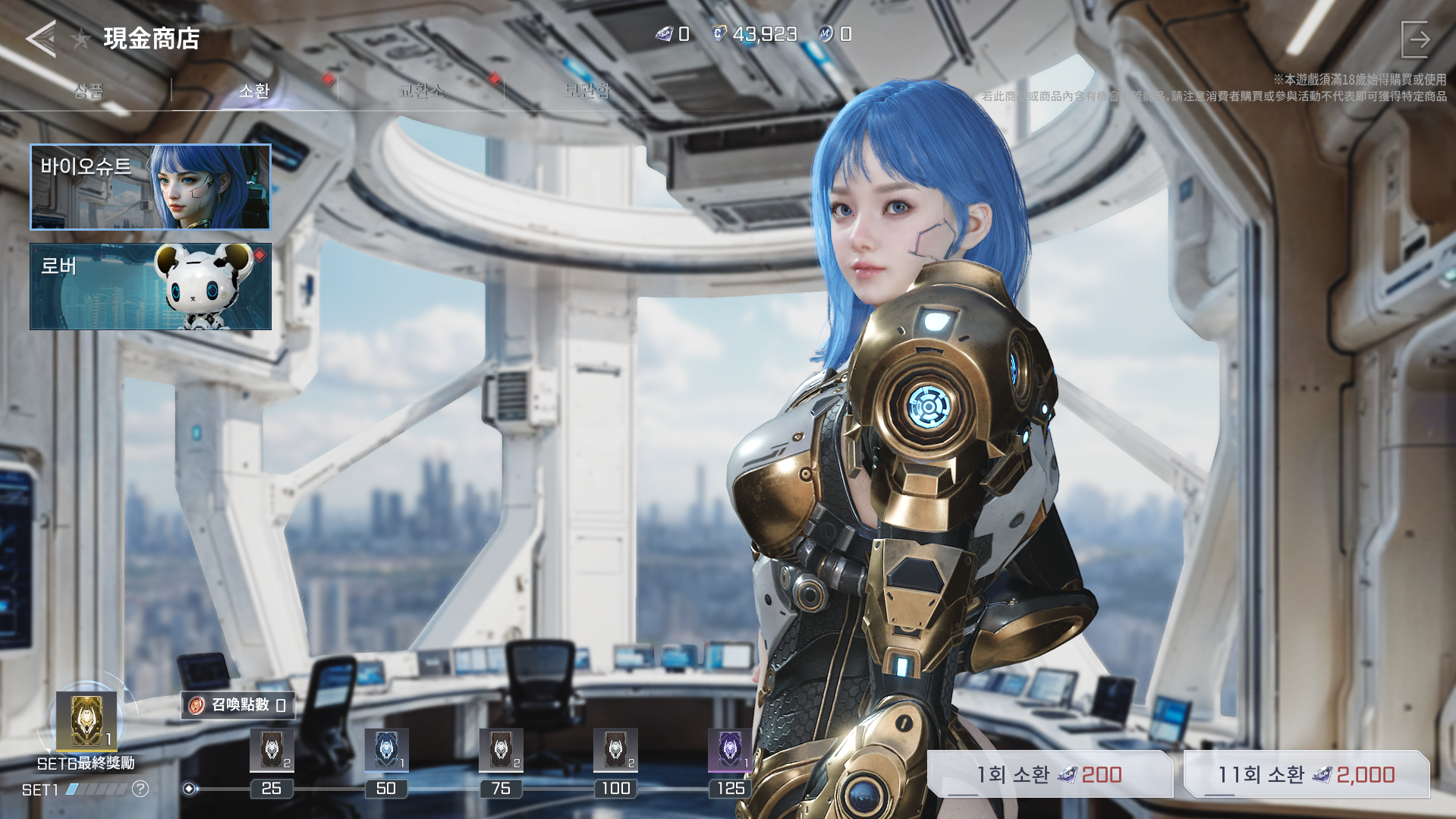Toggle the favorite star beside 現金商店

81,38
